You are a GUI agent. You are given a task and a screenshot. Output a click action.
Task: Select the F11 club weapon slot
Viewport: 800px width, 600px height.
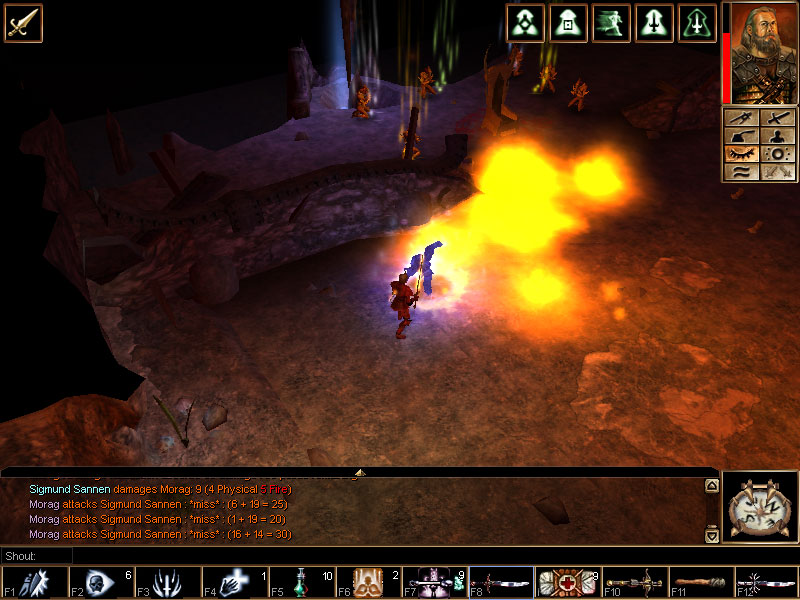(x=702, y=582)
